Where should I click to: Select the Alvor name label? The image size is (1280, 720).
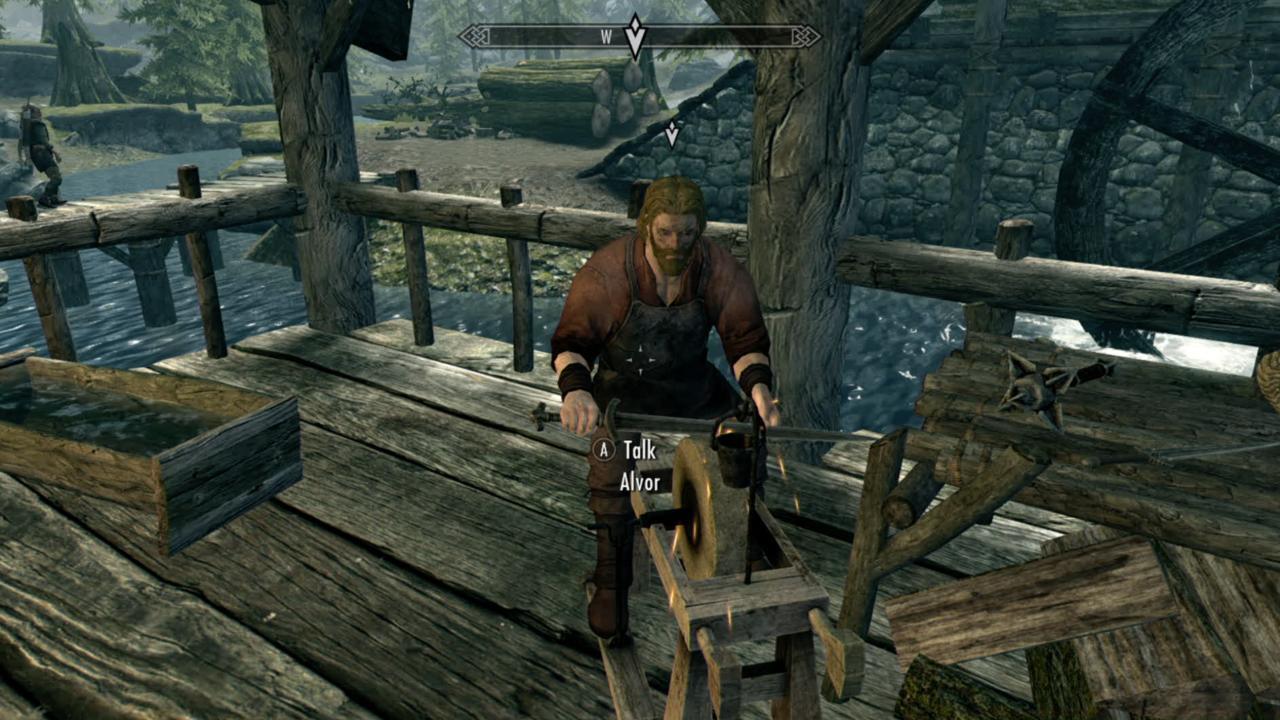tap(639, 483)
